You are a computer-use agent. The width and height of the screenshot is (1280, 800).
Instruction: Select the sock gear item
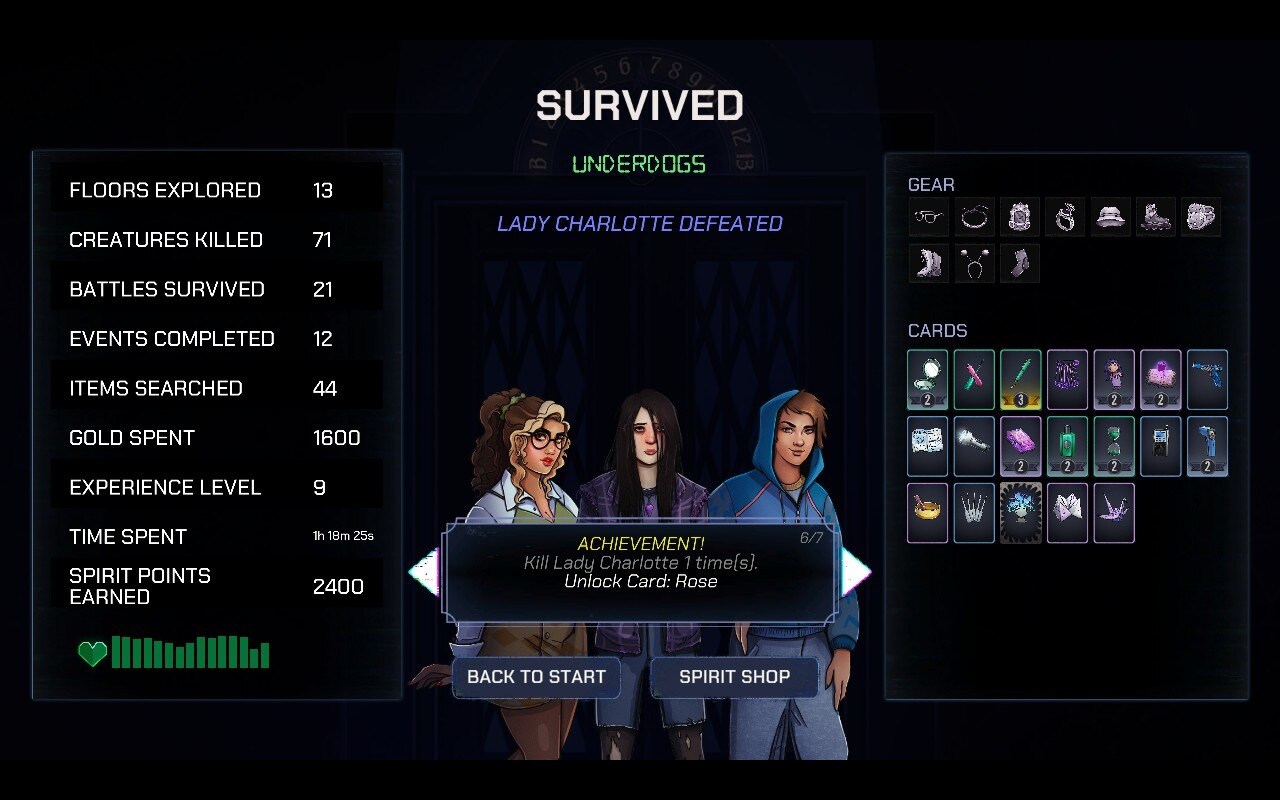click(1020, 264)
